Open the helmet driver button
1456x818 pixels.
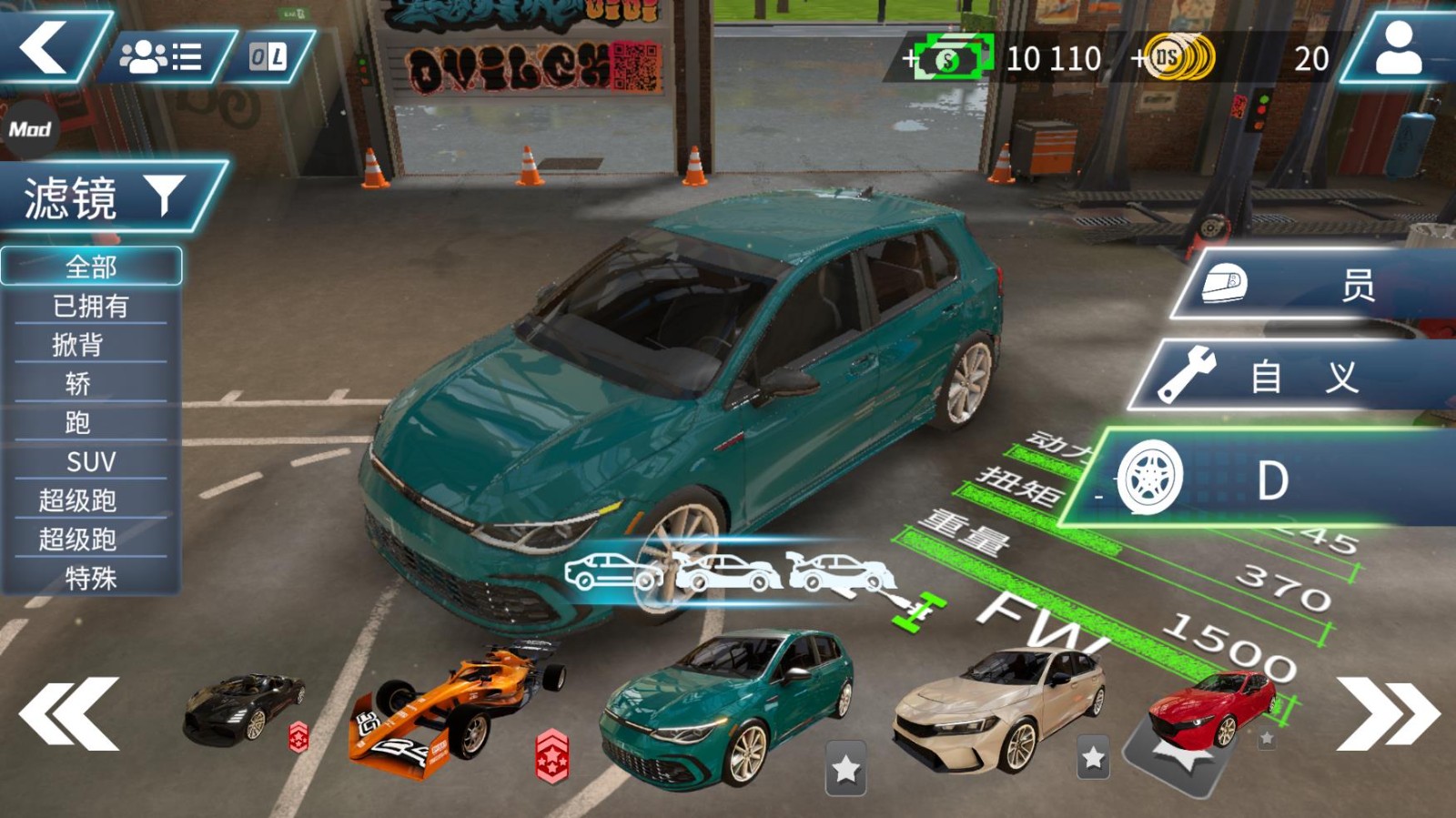(x=1310, y=286)
